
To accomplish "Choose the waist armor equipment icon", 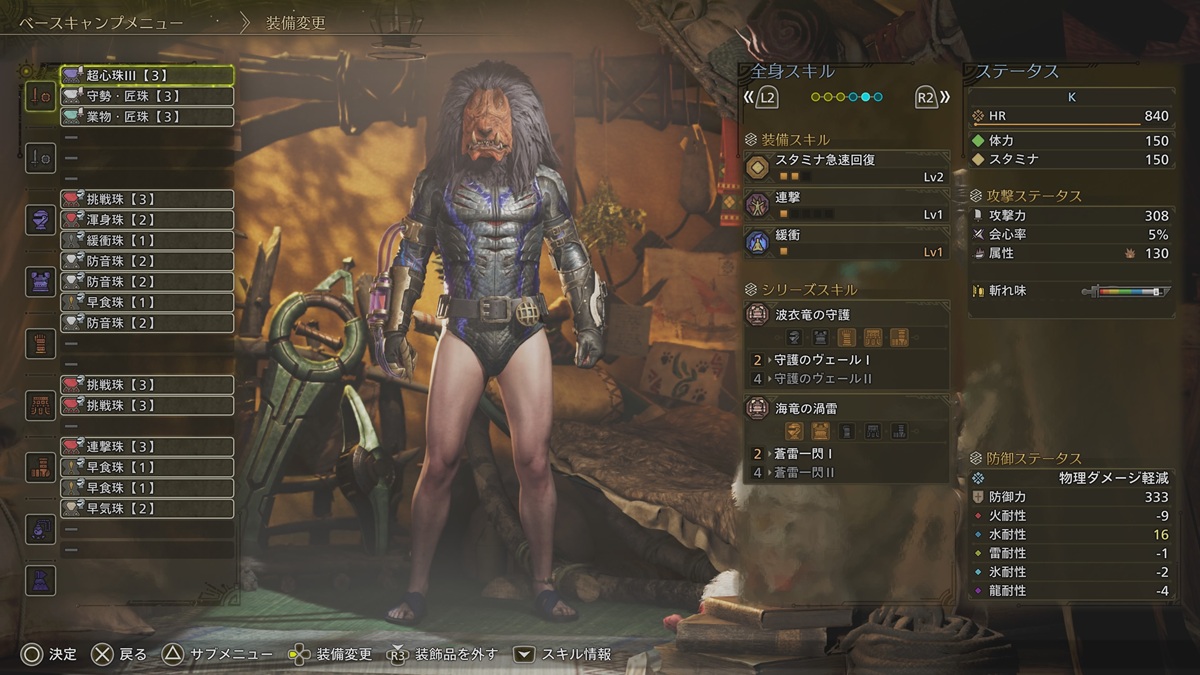I will click(41, 405).
